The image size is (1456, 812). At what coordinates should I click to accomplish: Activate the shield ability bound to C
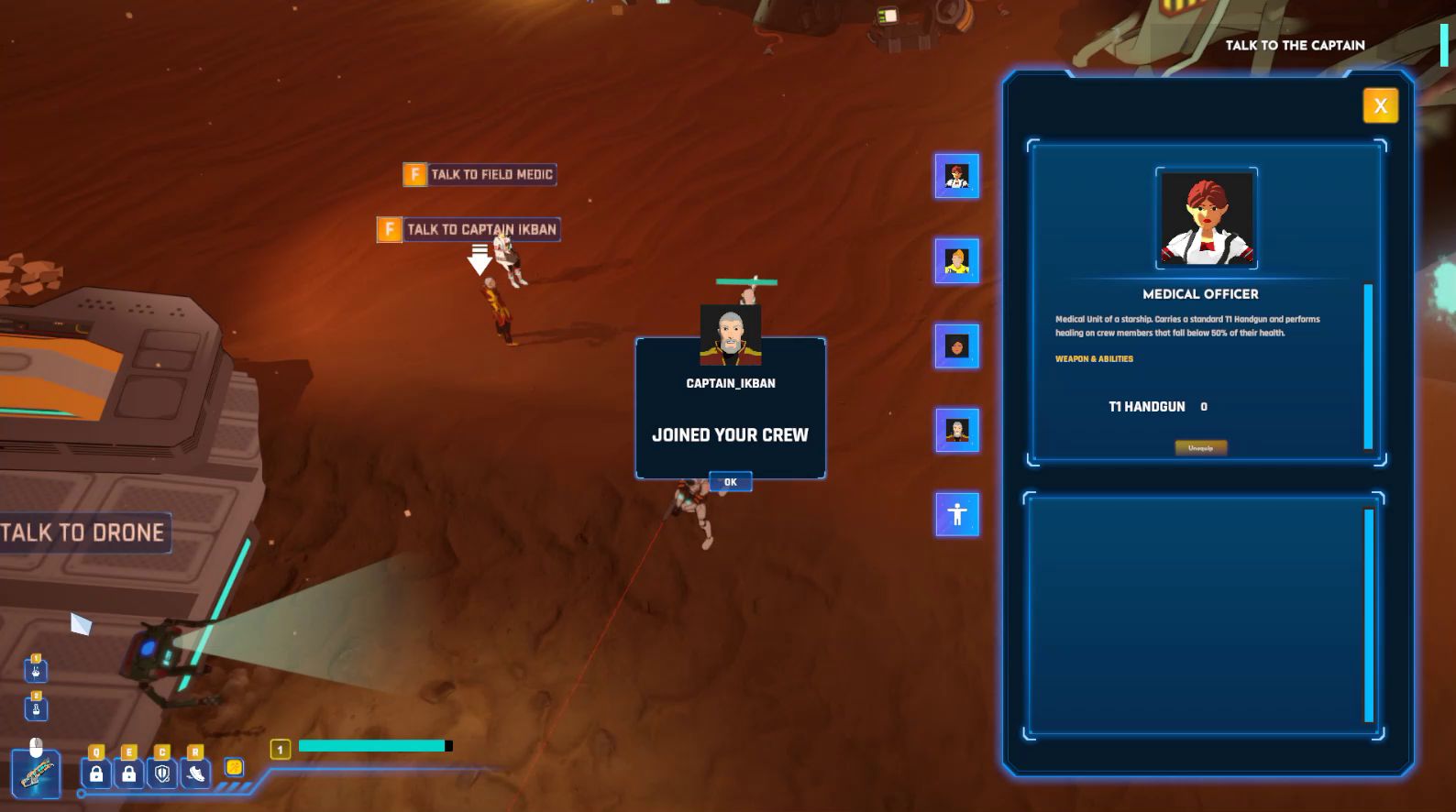point(160,774)
